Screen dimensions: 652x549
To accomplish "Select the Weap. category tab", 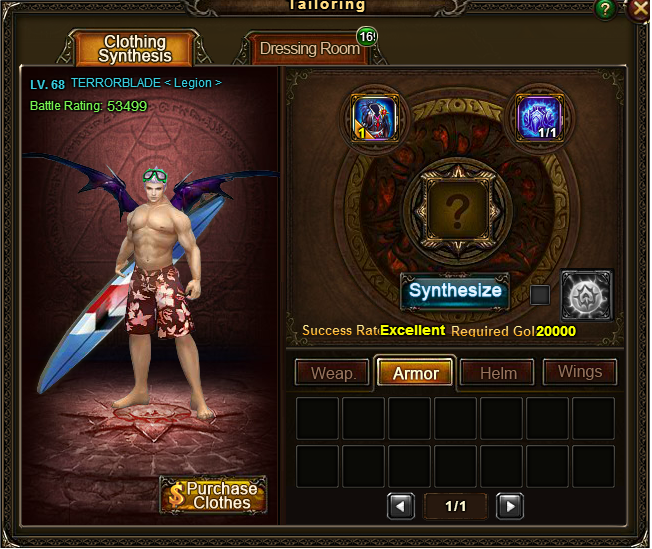I will pyautogui.click(x=333, y=373).
